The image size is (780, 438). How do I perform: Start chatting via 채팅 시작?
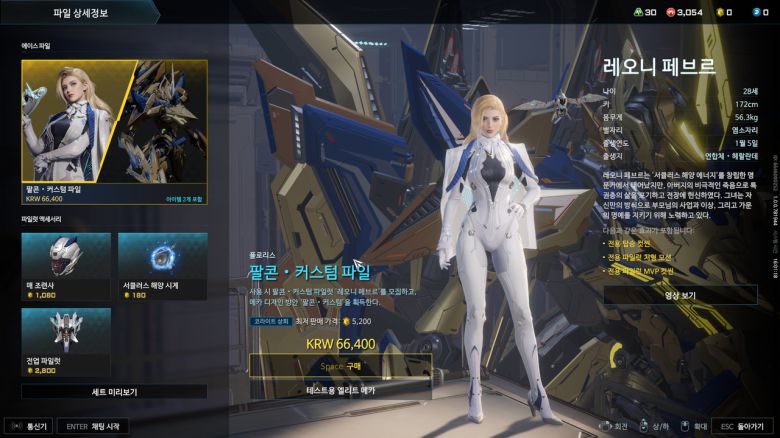click(93, 426)
